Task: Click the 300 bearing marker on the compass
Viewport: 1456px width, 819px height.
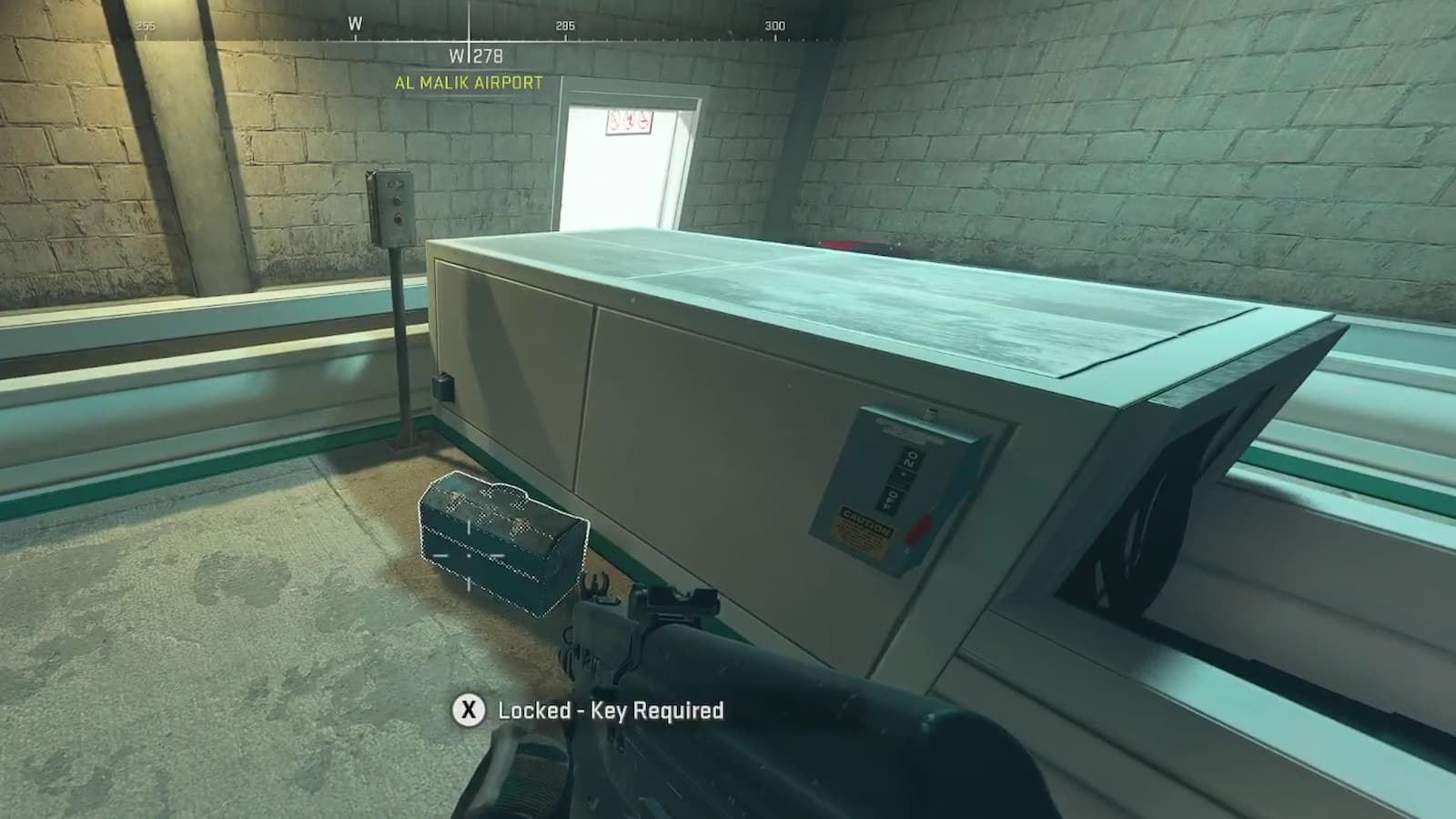Action: [x=774, y=26]
